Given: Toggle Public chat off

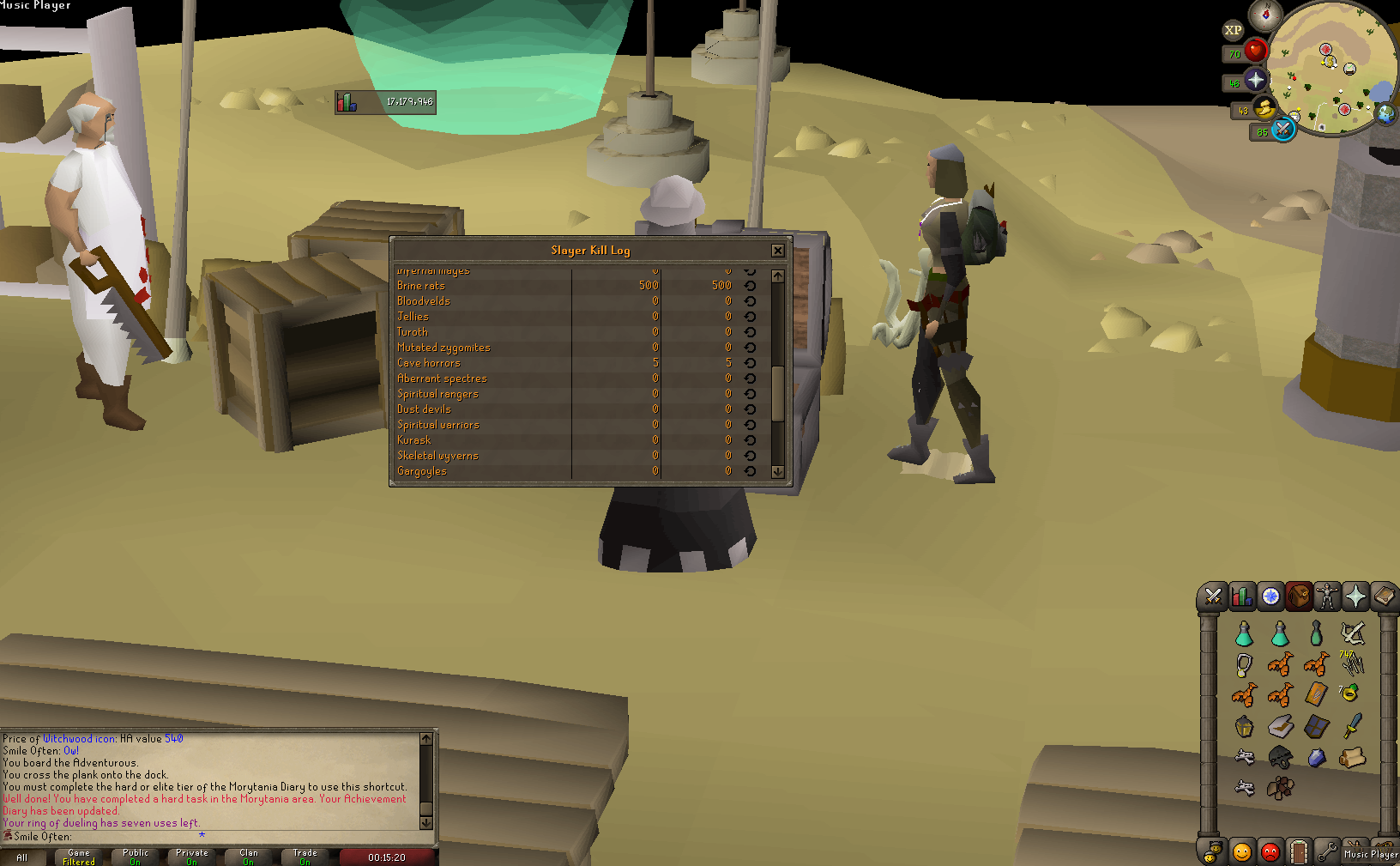Looking at the screenshot, I should click(135, 855).
